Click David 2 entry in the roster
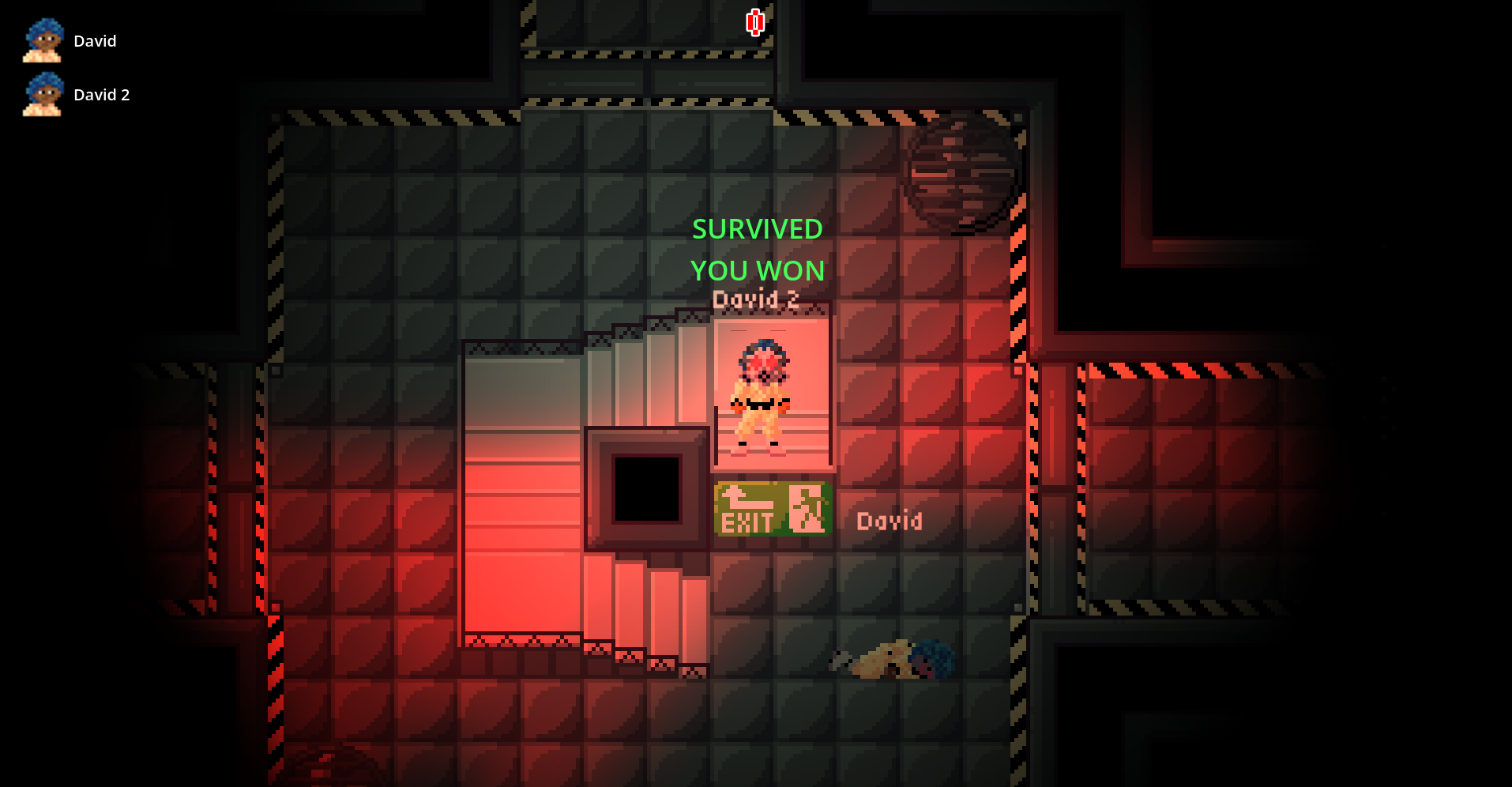1512x787 pixels. click(102, 94)
